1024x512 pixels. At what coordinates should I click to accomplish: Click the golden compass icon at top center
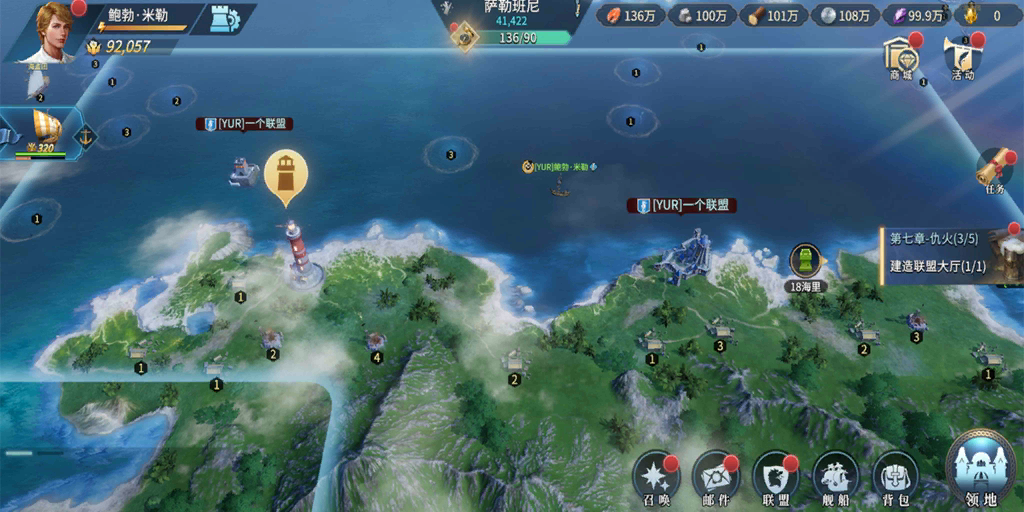(x=464, y=37)
